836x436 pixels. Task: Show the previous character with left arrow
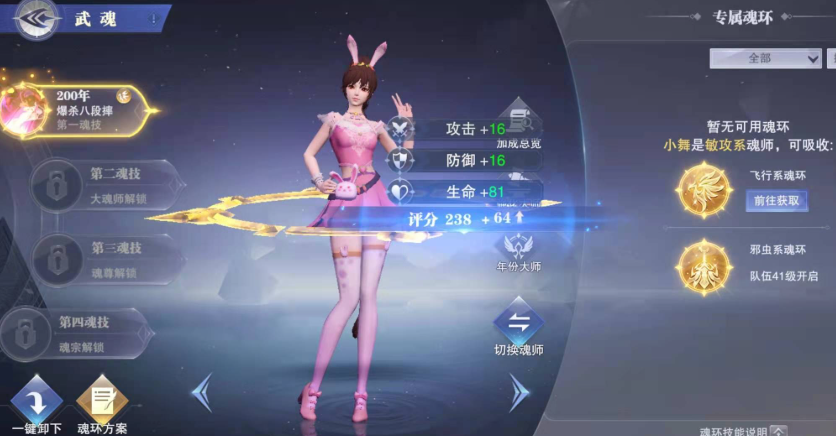202,392
